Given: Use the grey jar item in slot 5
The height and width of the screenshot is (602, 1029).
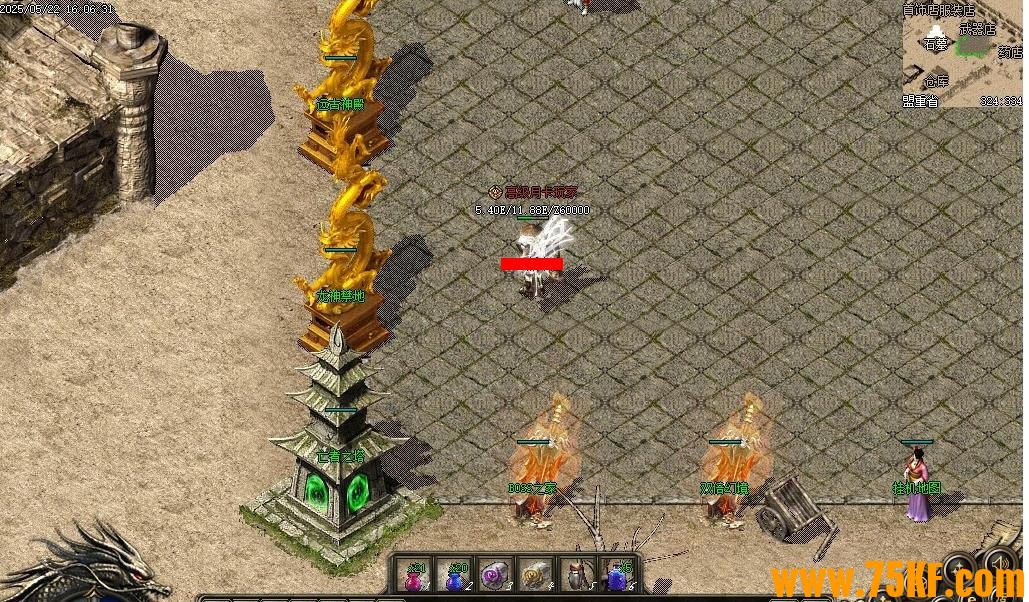Looking at the screenshot, I should (577, 576).
